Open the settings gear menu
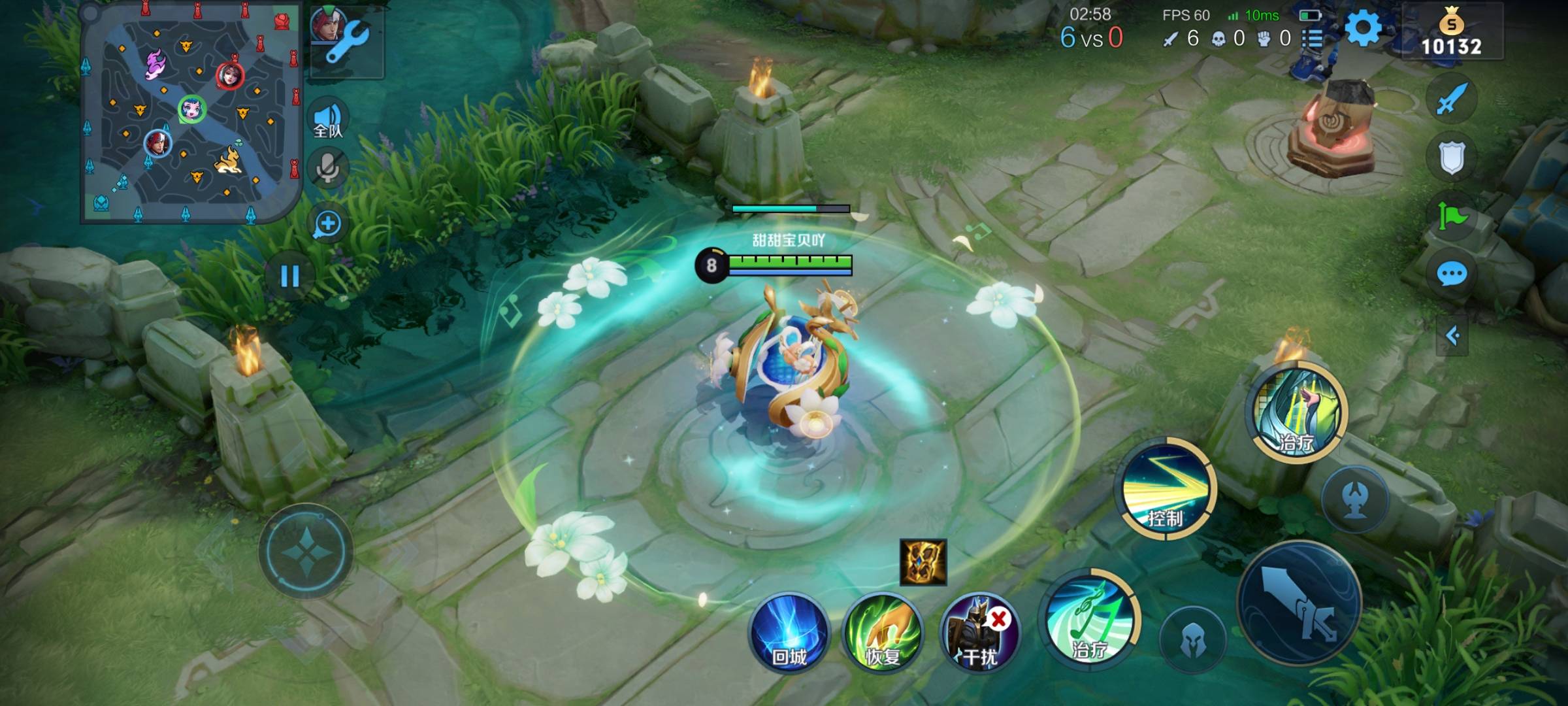The width and height of the screenshot is (1568, 706). [x=1363, y=29]
